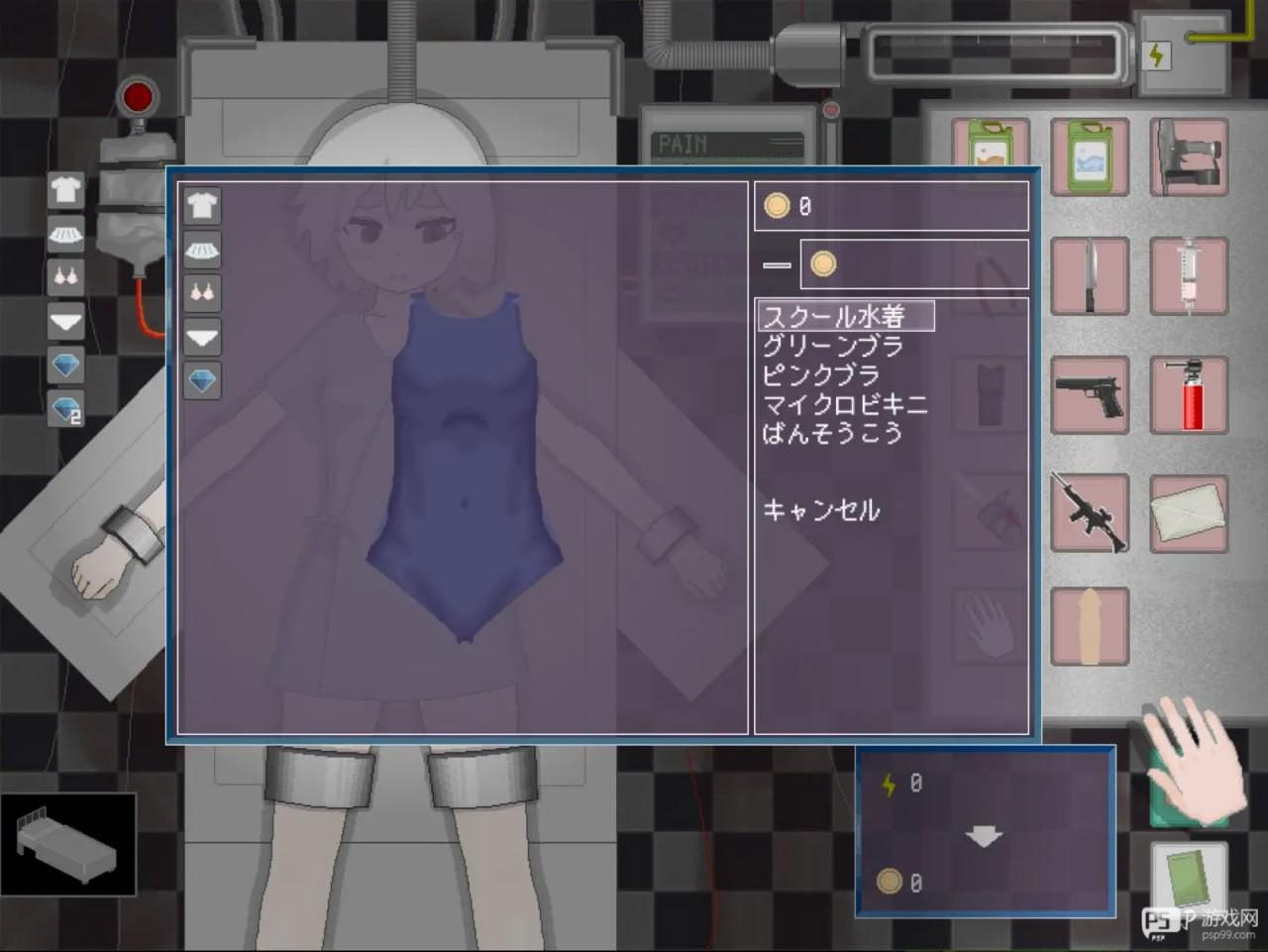The image size is (1268, 952).
Task: Select the red spray can item icon
Action: click(x=1189, y=395)
